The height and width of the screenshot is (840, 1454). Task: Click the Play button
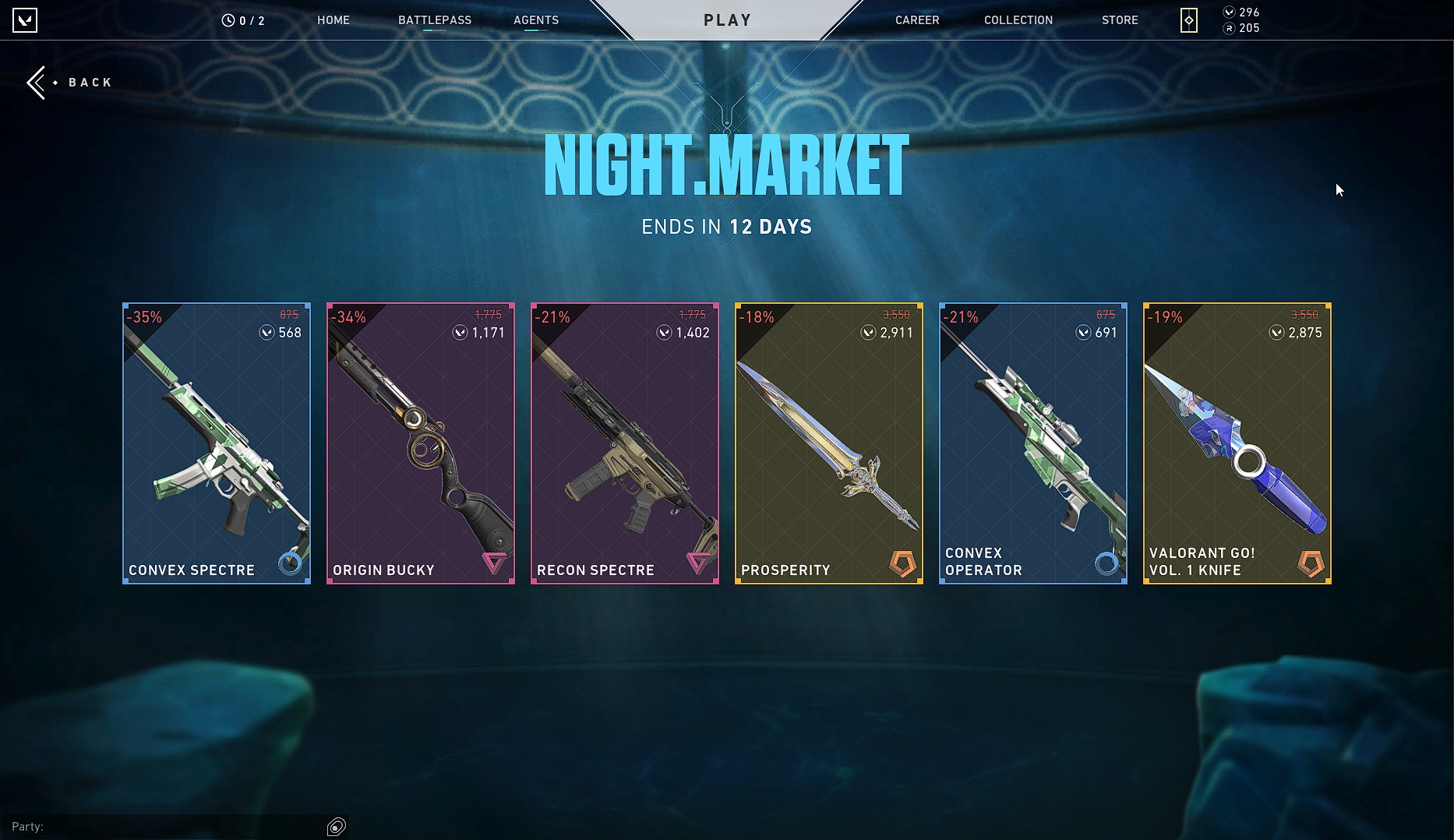click(x=727, y=20)
